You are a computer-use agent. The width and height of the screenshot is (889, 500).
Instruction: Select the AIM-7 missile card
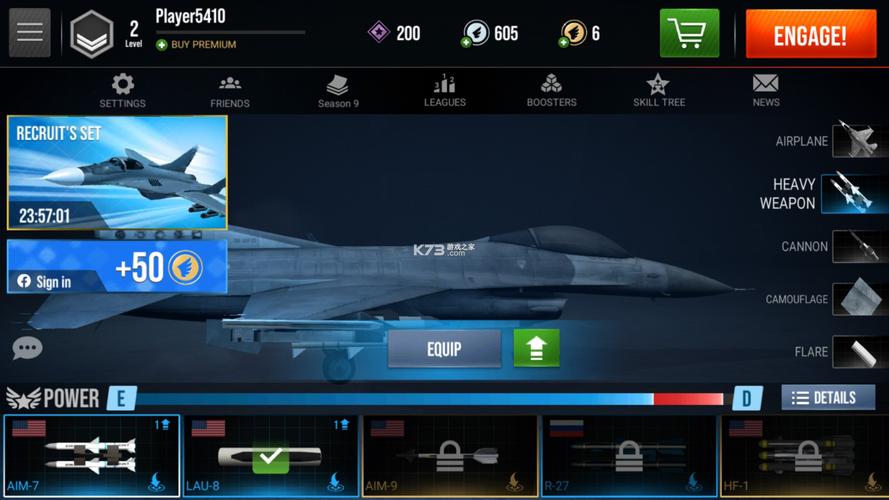[91, 457]
